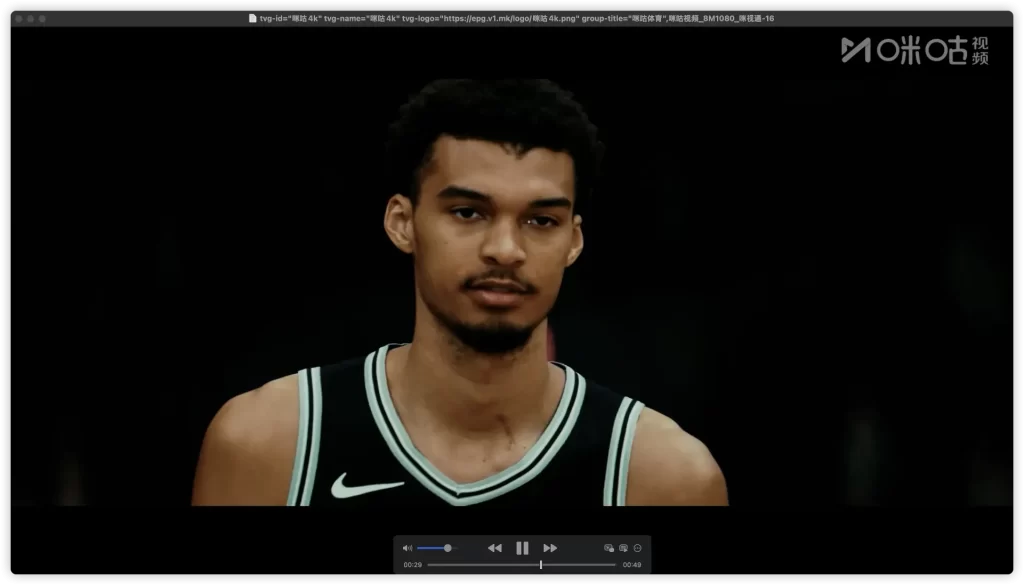Viewport: 1024px width, 585px height.
Task: Mute audio with the speaker icon
Action: coord(407,548)
